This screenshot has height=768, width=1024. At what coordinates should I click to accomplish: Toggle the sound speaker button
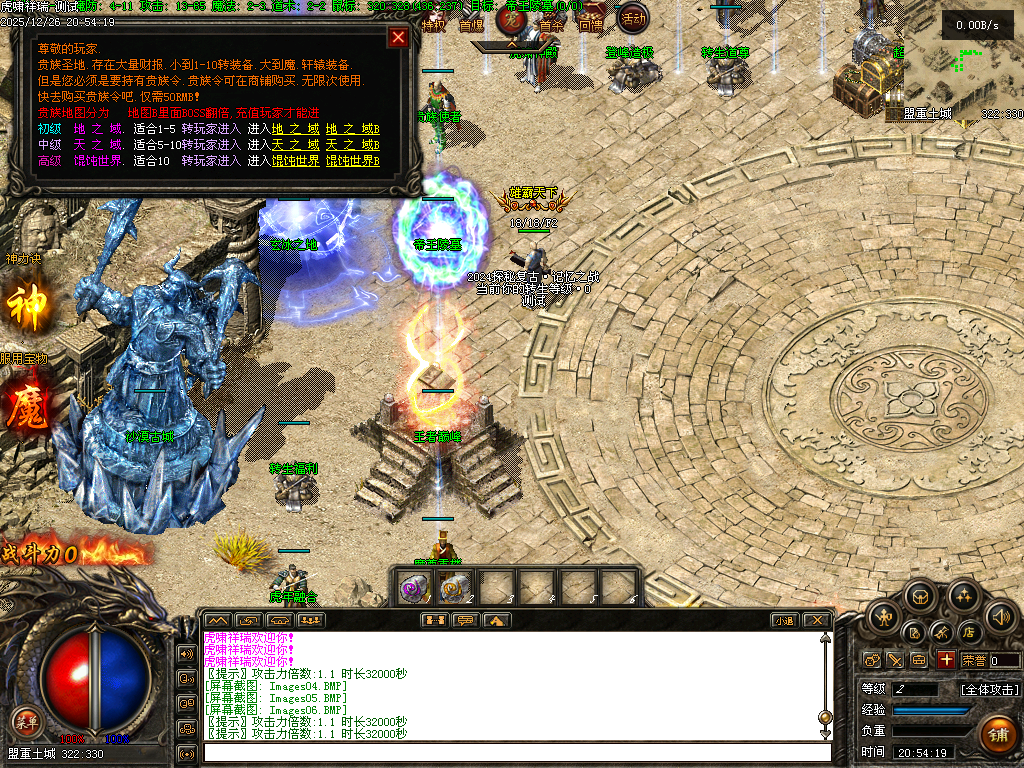(x=1000, y=616)
